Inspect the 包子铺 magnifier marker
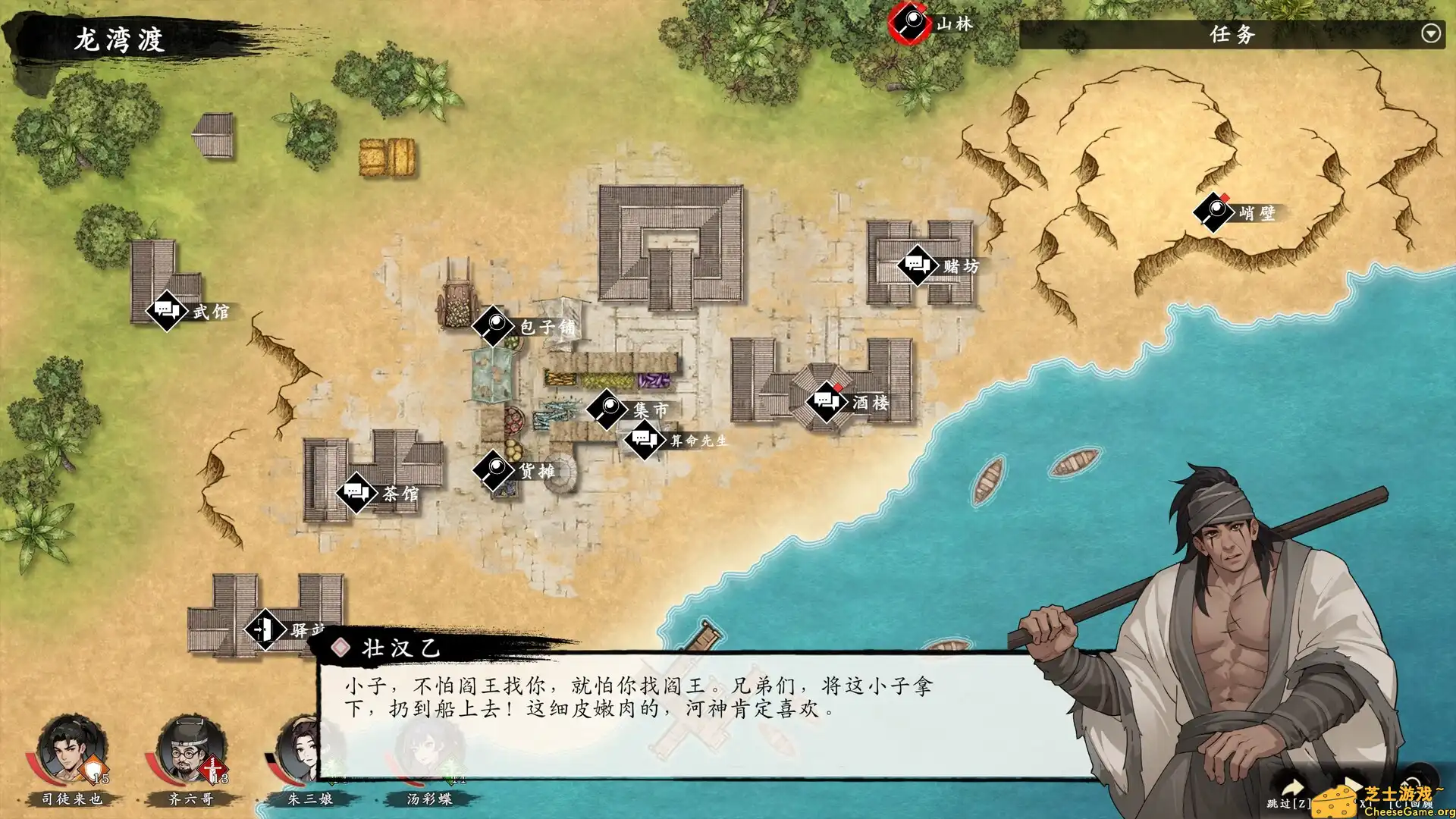The width and height of the screenshot is (1456, 819). [x=494, y=326]
